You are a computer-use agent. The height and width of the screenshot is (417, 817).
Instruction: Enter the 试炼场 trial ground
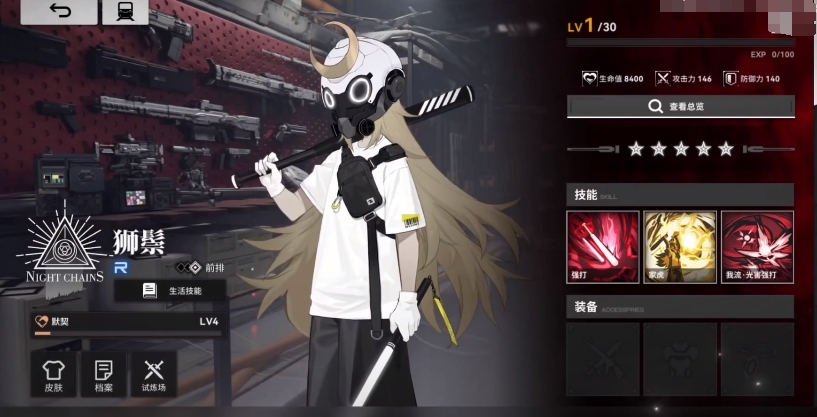point(153,375)
